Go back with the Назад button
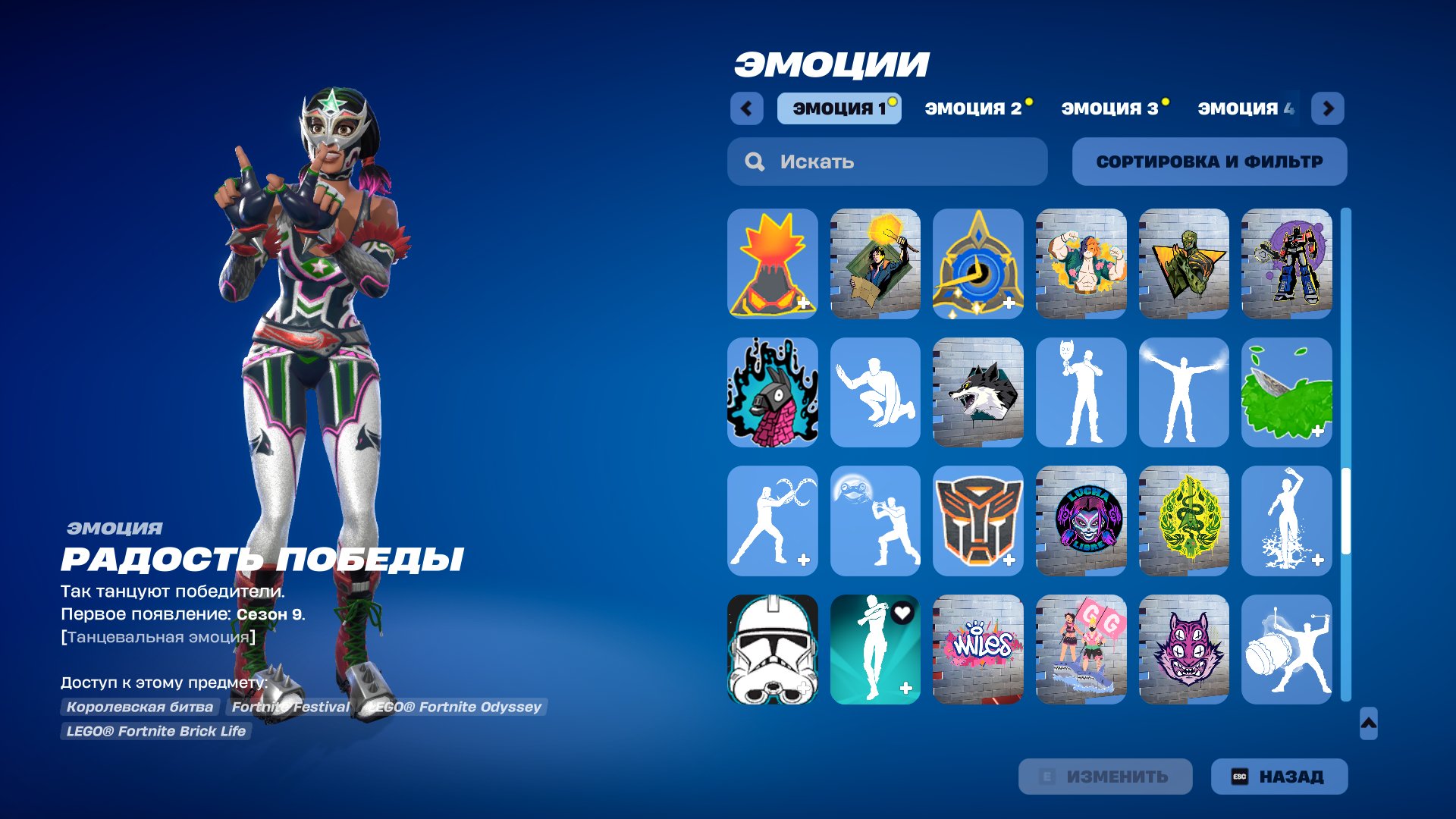1456x819 pixels. (1279, 777)
